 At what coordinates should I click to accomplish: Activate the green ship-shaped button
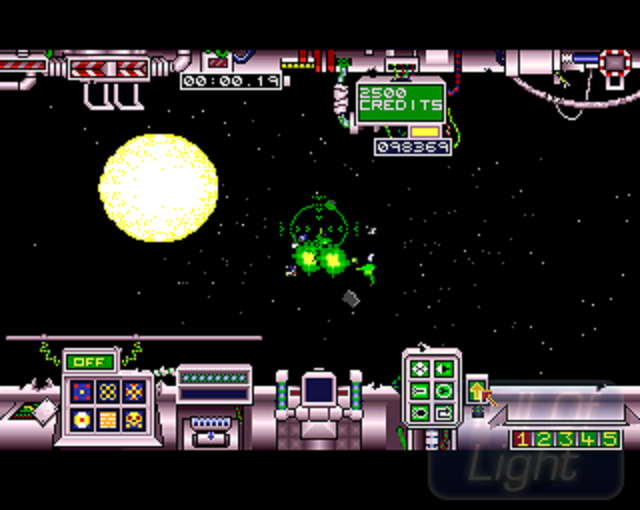[x=421, y=412]
